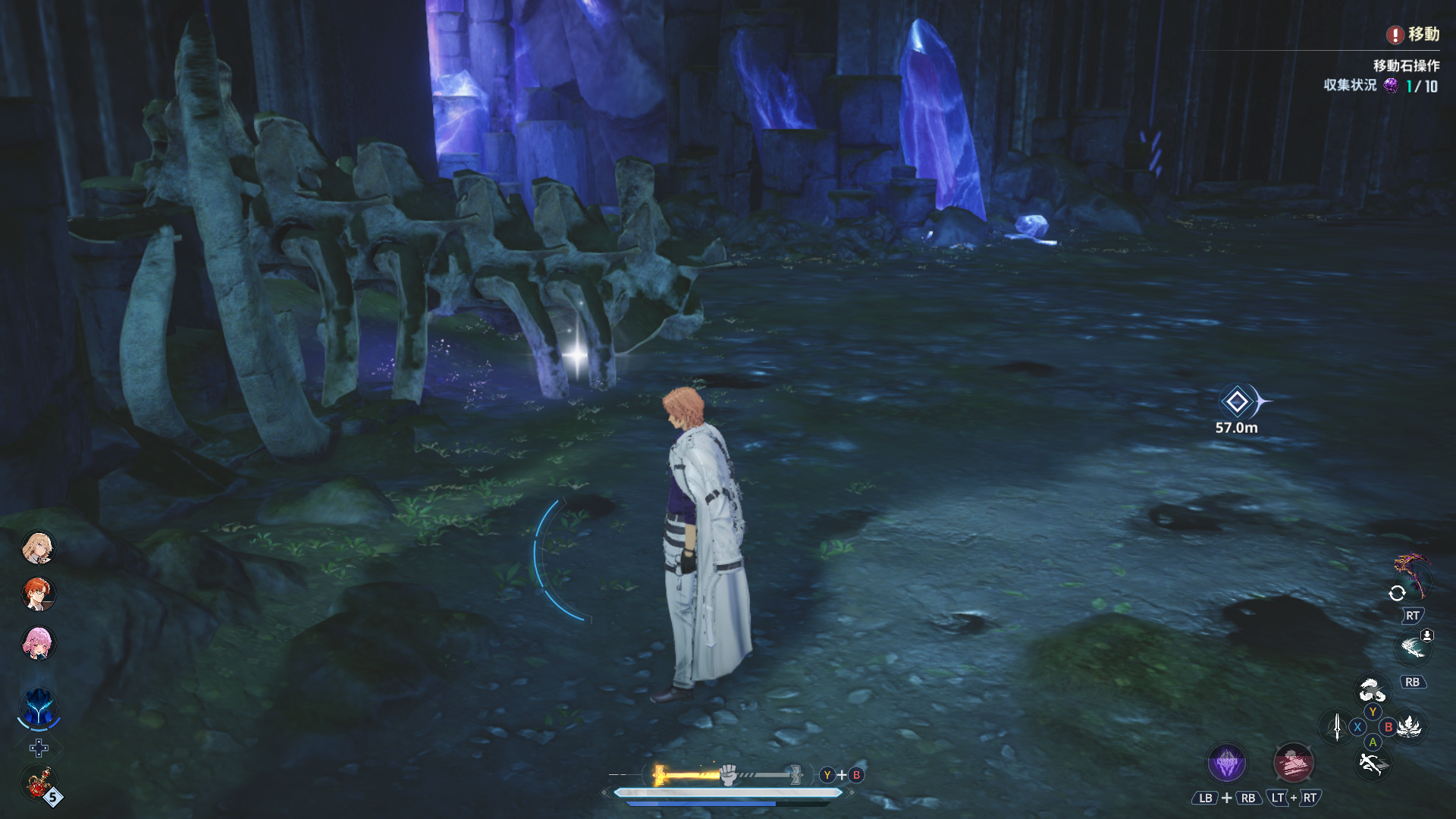The image size is (1456, 819).
Task: Activate the purple crystal ultimate skill
Action: coord(1226,763)
